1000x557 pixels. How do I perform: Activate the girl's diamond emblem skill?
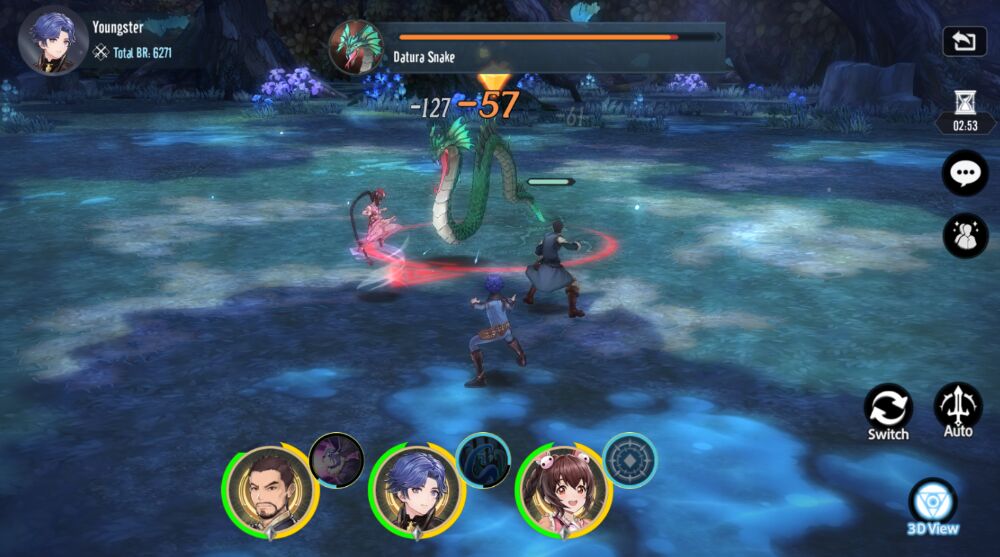tap(630, 460)
